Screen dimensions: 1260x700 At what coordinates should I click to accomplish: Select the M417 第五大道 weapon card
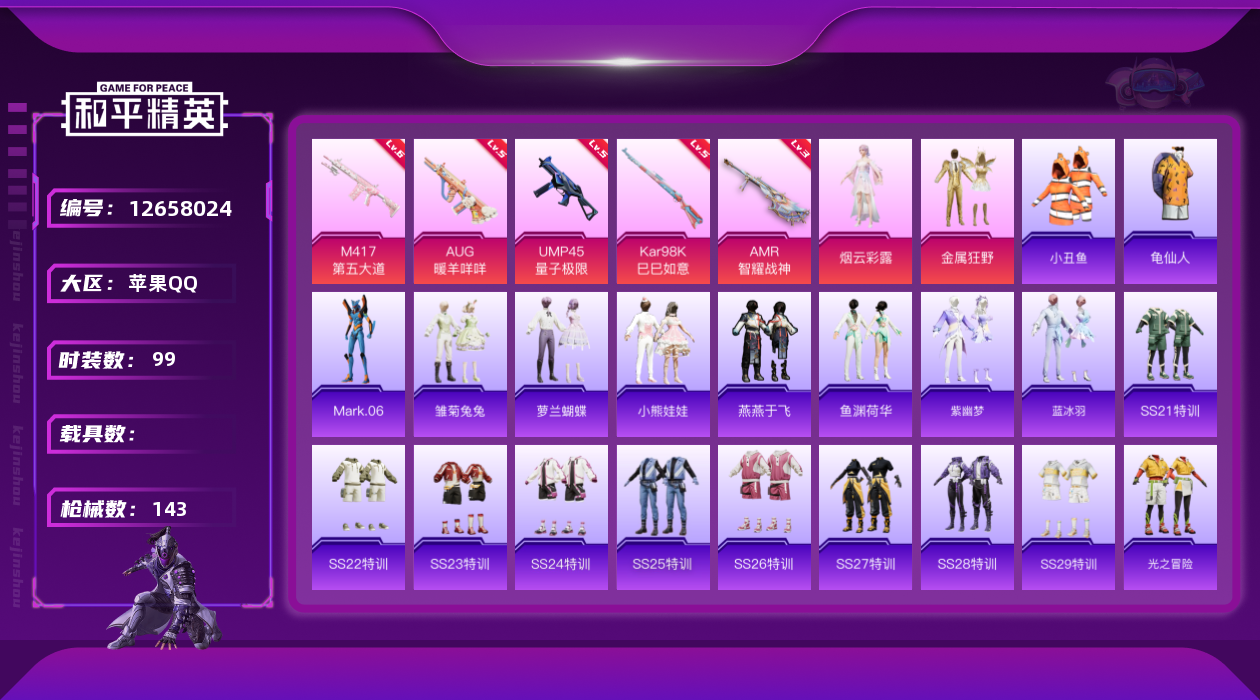pos(358,211)
